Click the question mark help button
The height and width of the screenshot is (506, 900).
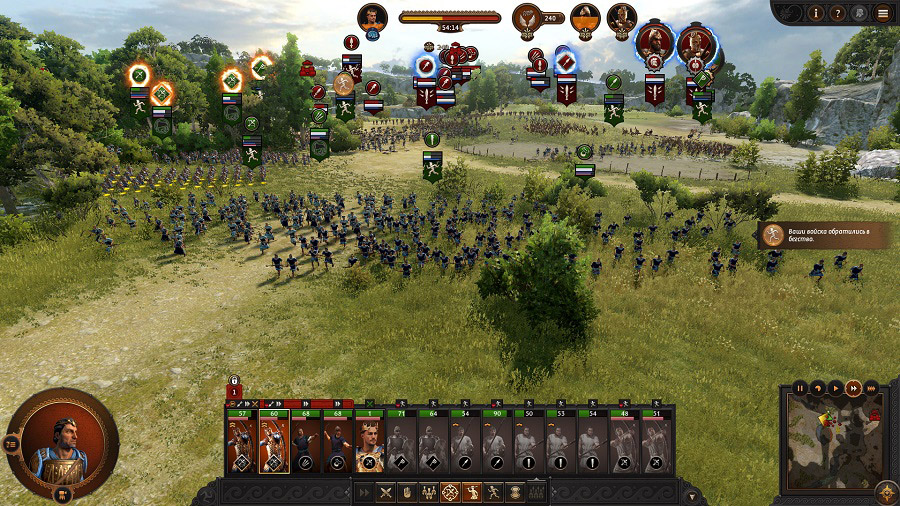point(838,13)
